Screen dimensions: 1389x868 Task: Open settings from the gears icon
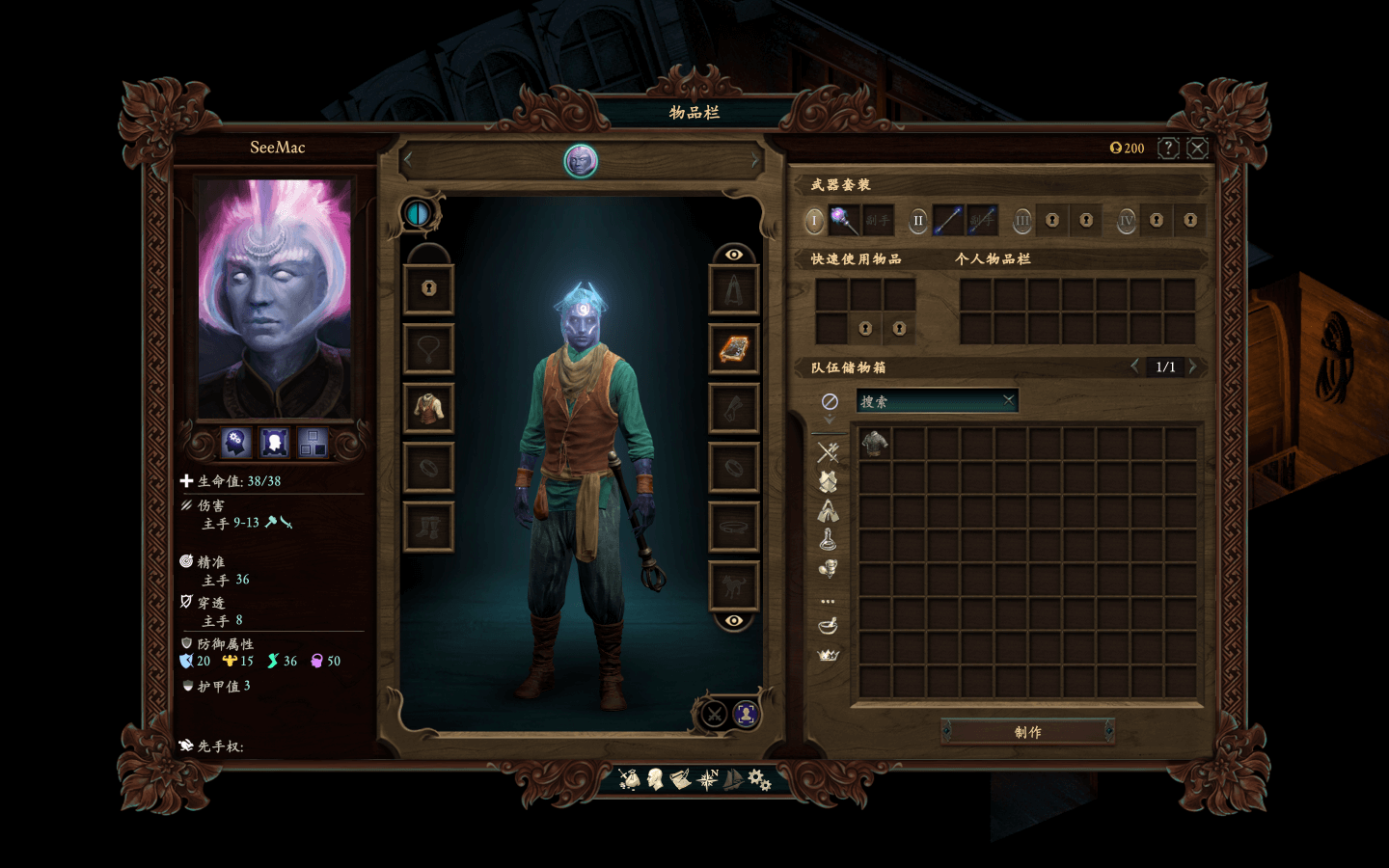pos(759,779)
